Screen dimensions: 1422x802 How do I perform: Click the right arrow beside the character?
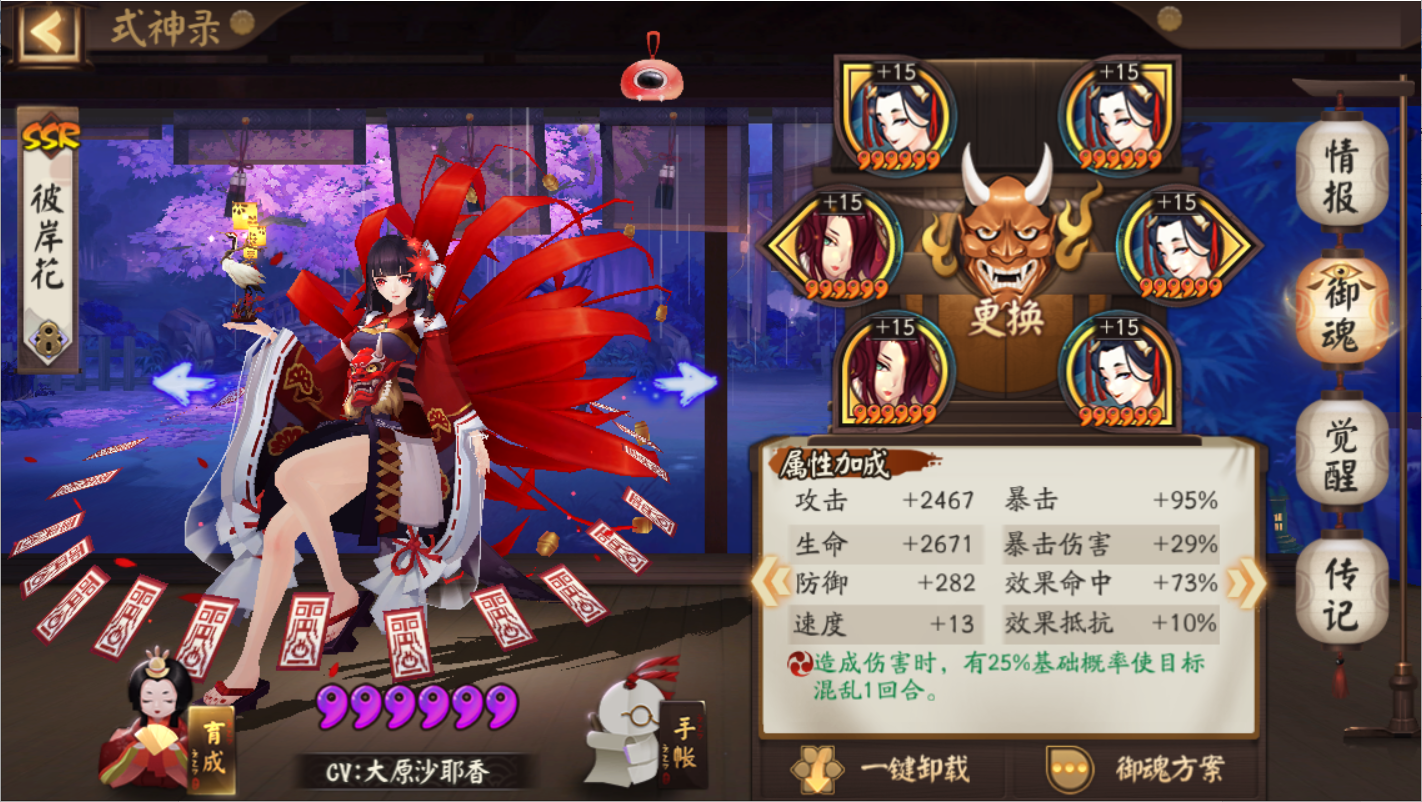[688, 381]
